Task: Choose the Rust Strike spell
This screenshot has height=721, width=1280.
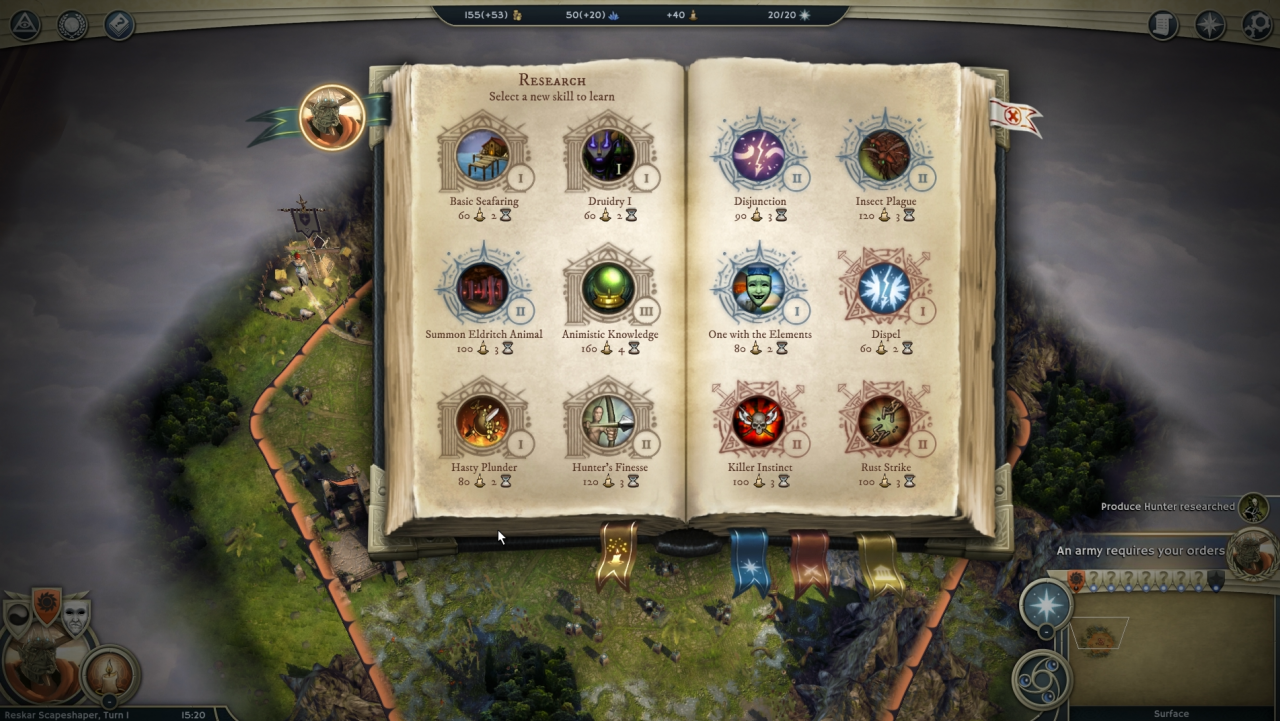Action: [885, 422]
